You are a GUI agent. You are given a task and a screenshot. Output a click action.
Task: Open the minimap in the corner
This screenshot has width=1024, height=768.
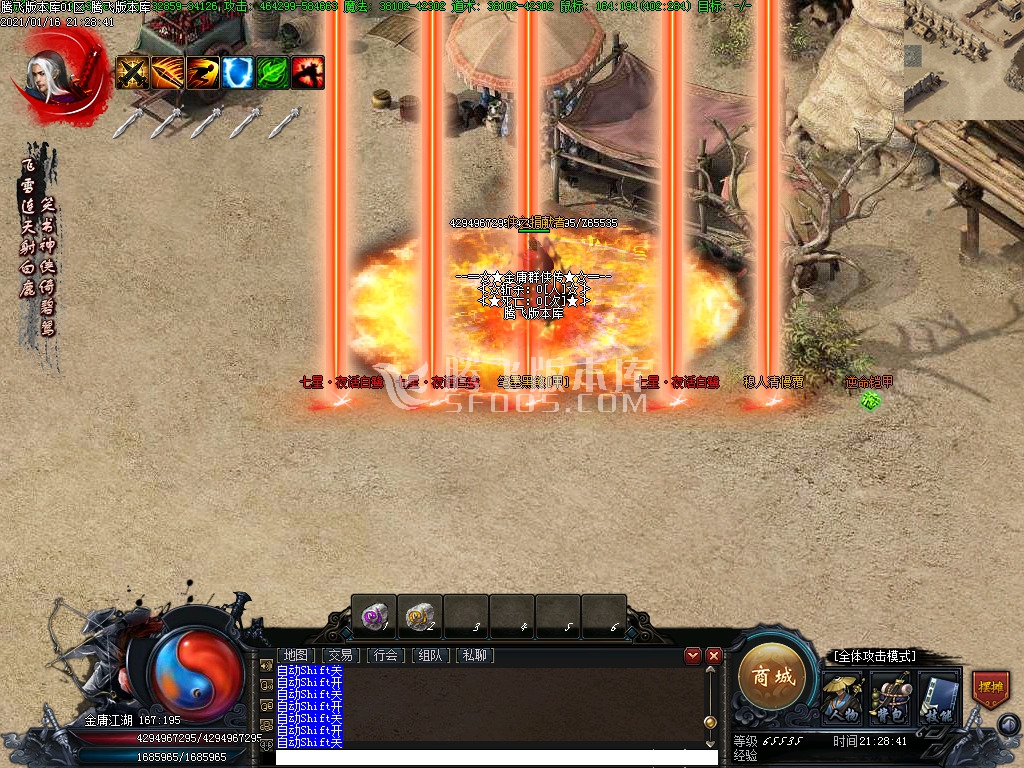tap(963, 58)
